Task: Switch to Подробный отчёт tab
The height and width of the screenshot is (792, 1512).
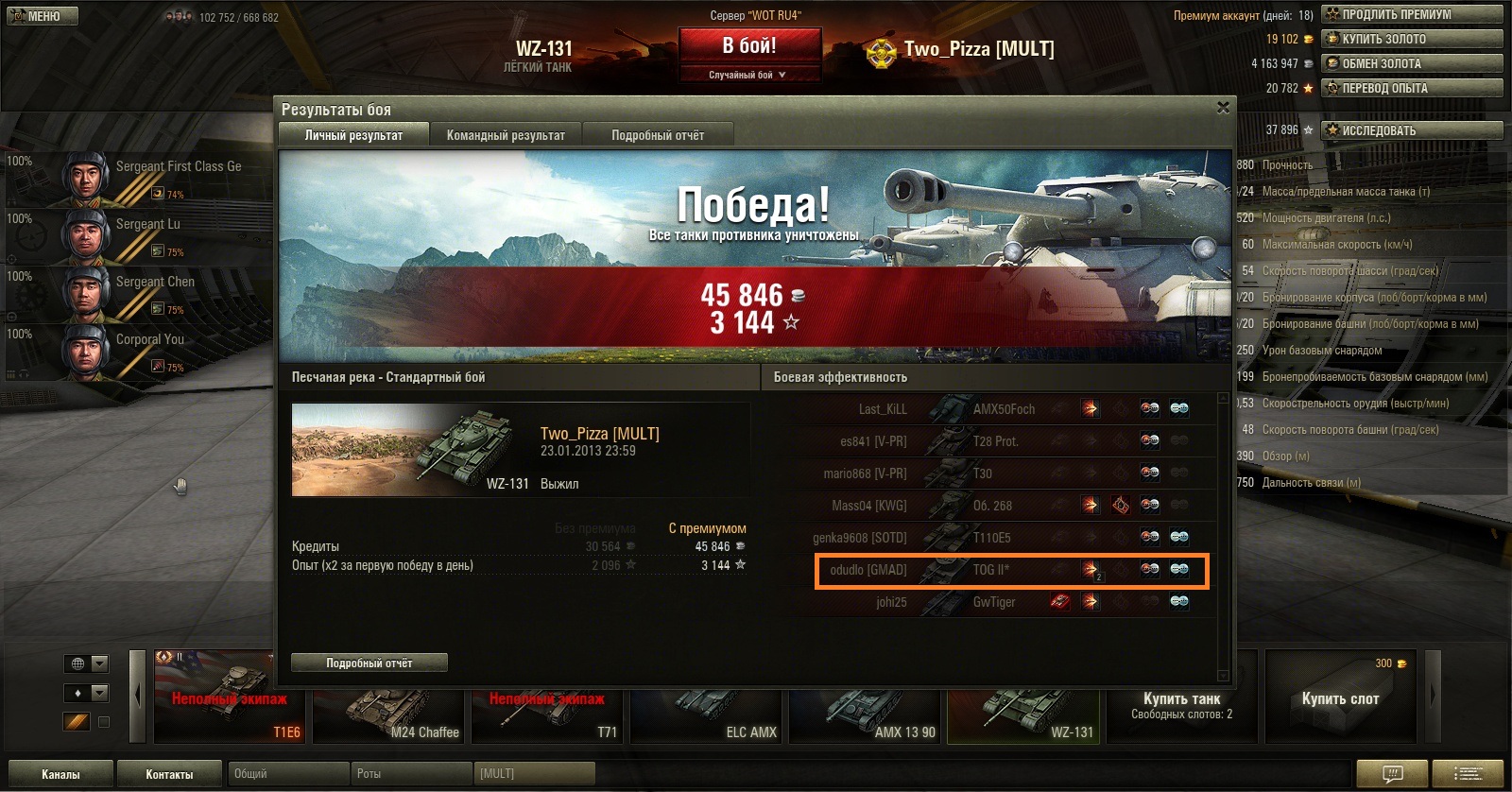Action: [658, 135]
